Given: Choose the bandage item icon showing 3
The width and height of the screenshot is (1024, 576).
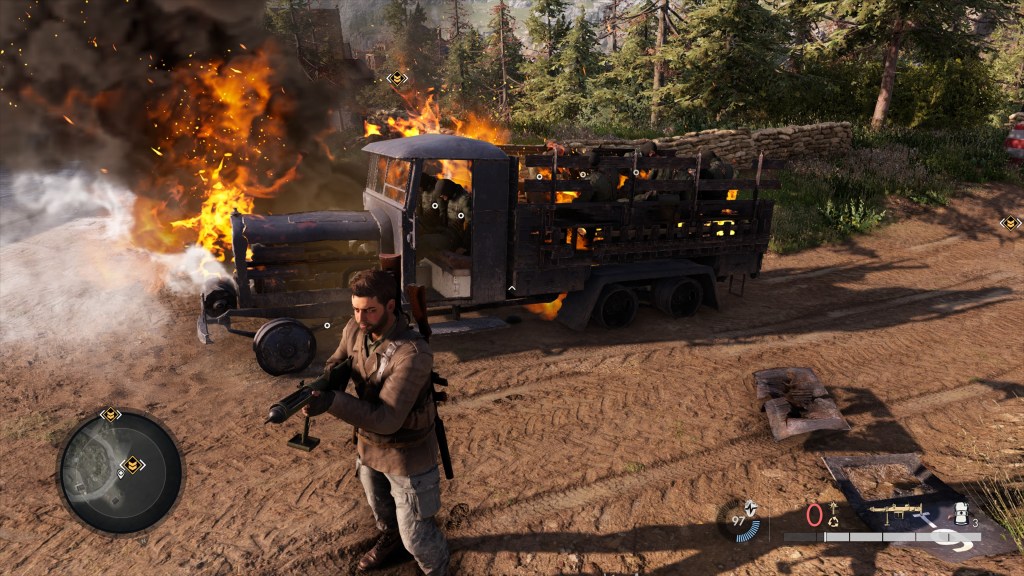Looking at the screenshot, I should pyautogui.click(x=962, y=514).
